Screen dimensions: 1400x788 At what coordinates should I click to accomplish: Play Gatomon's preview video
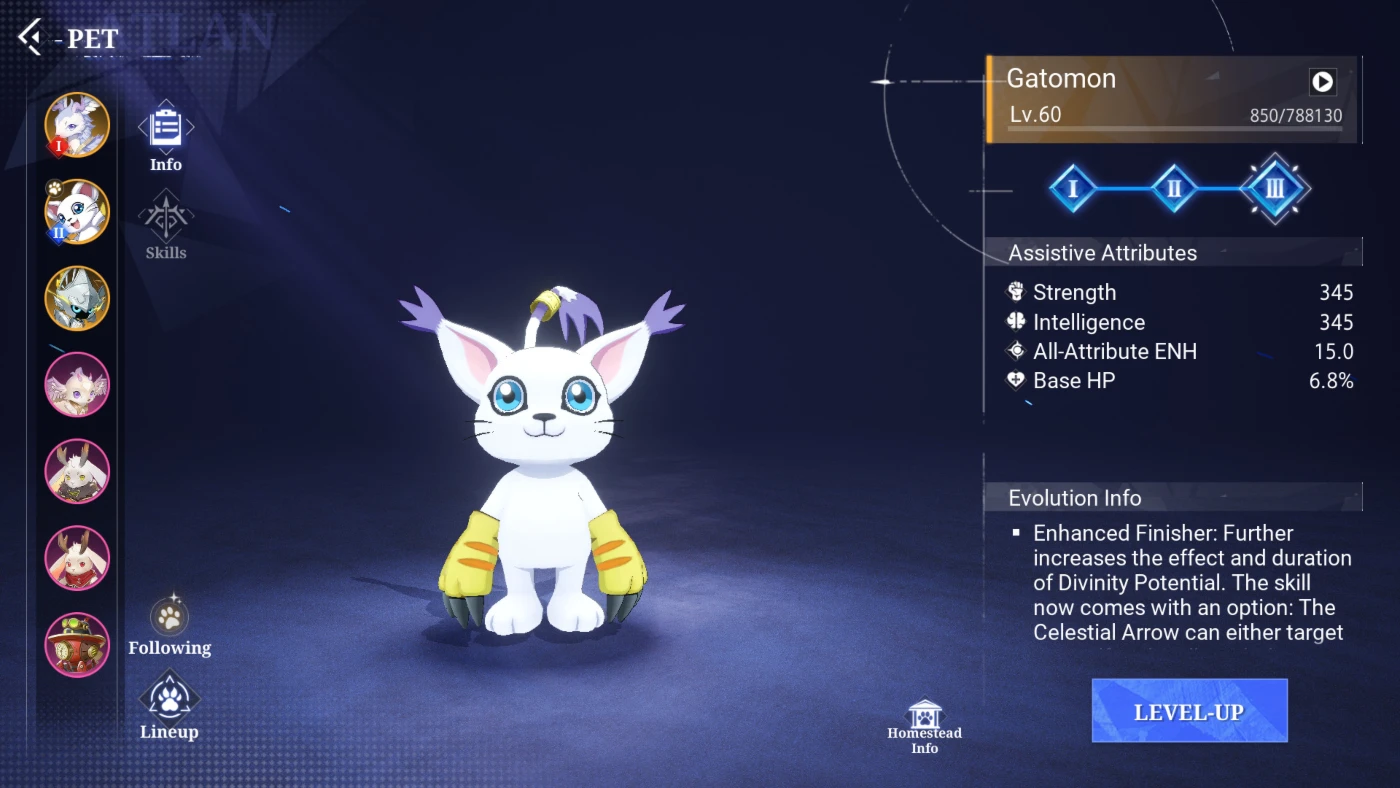pos(1322,82)
